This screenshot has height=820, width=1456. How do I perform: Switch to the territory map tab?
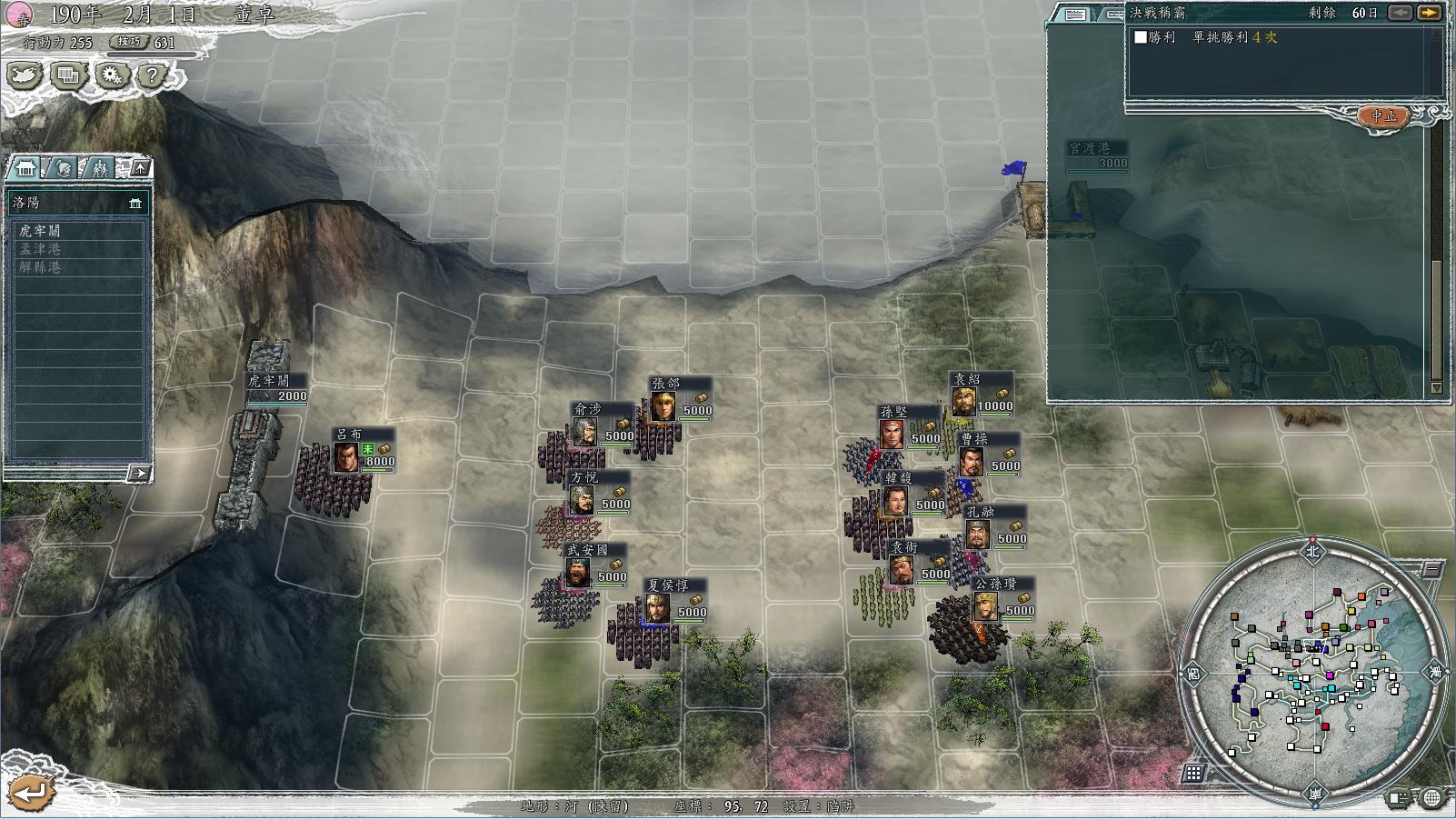click(63, 168)
